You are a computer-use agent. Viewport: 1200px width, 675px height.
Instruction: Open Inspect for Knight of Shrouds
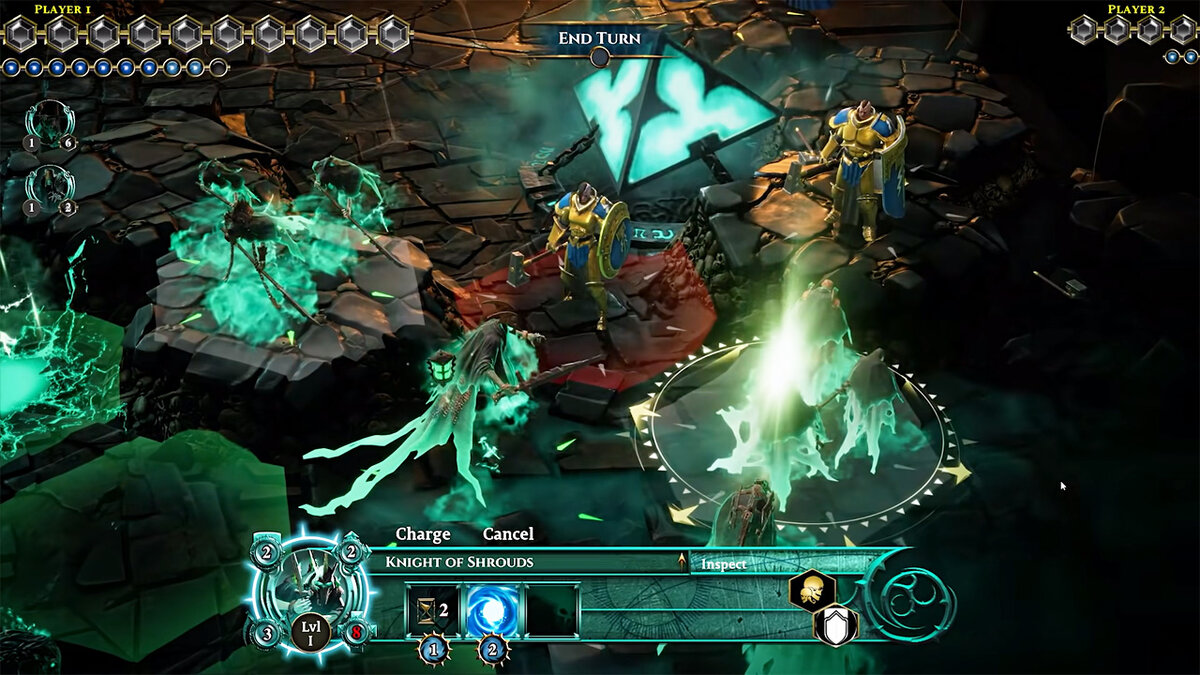coord(724,564)
